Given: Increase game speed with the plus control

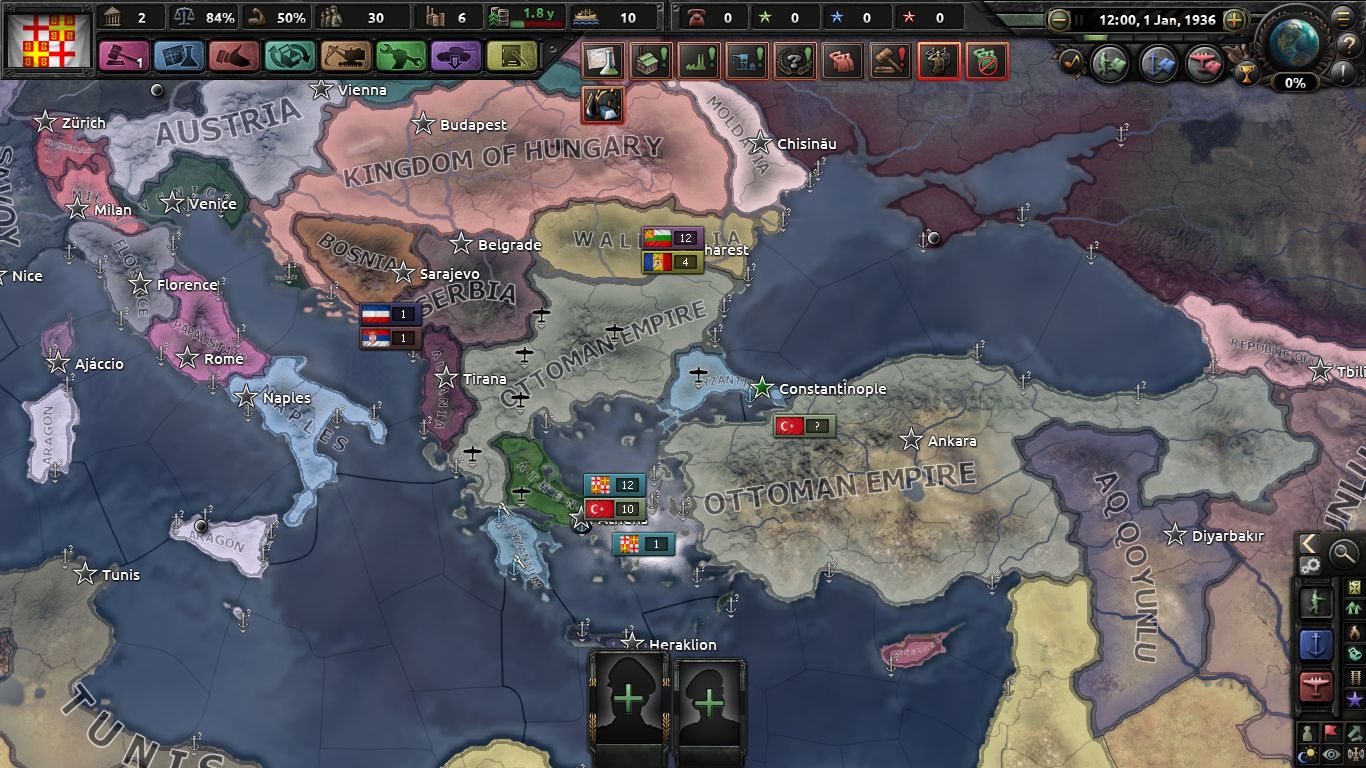Looking at the screenshot, I should point(1234,19).
